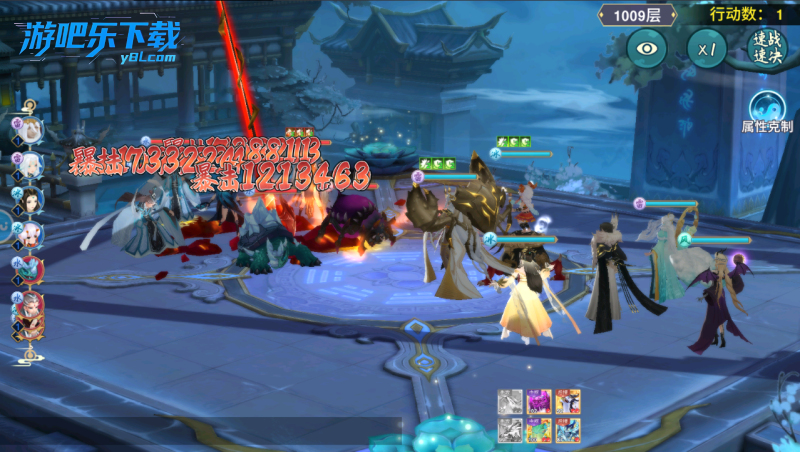Screen dimensions: 800x452
Task: Select the purple beast card
Action: [x=539, y=402]
